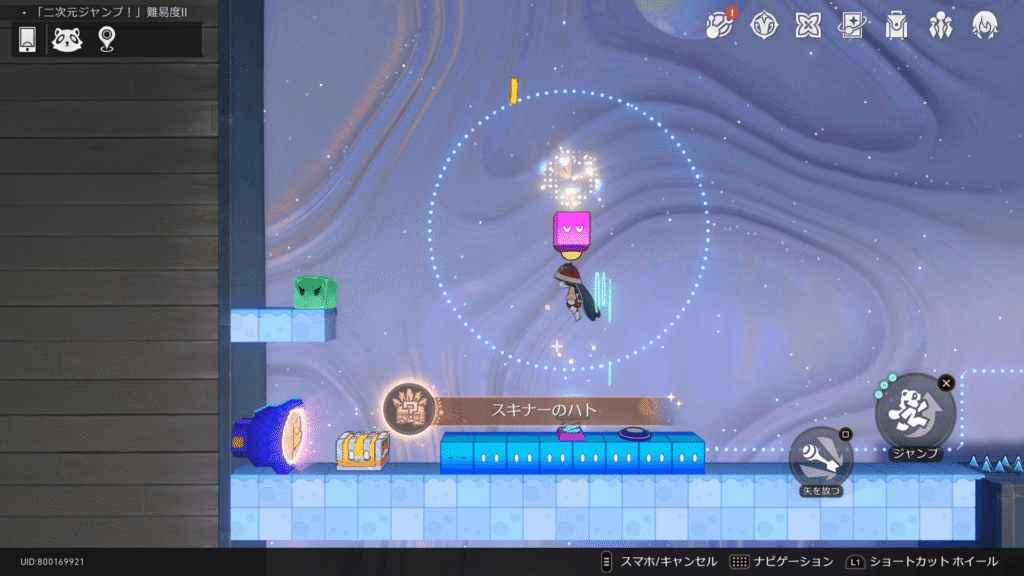Open the map location pin icon

[106, 39]
